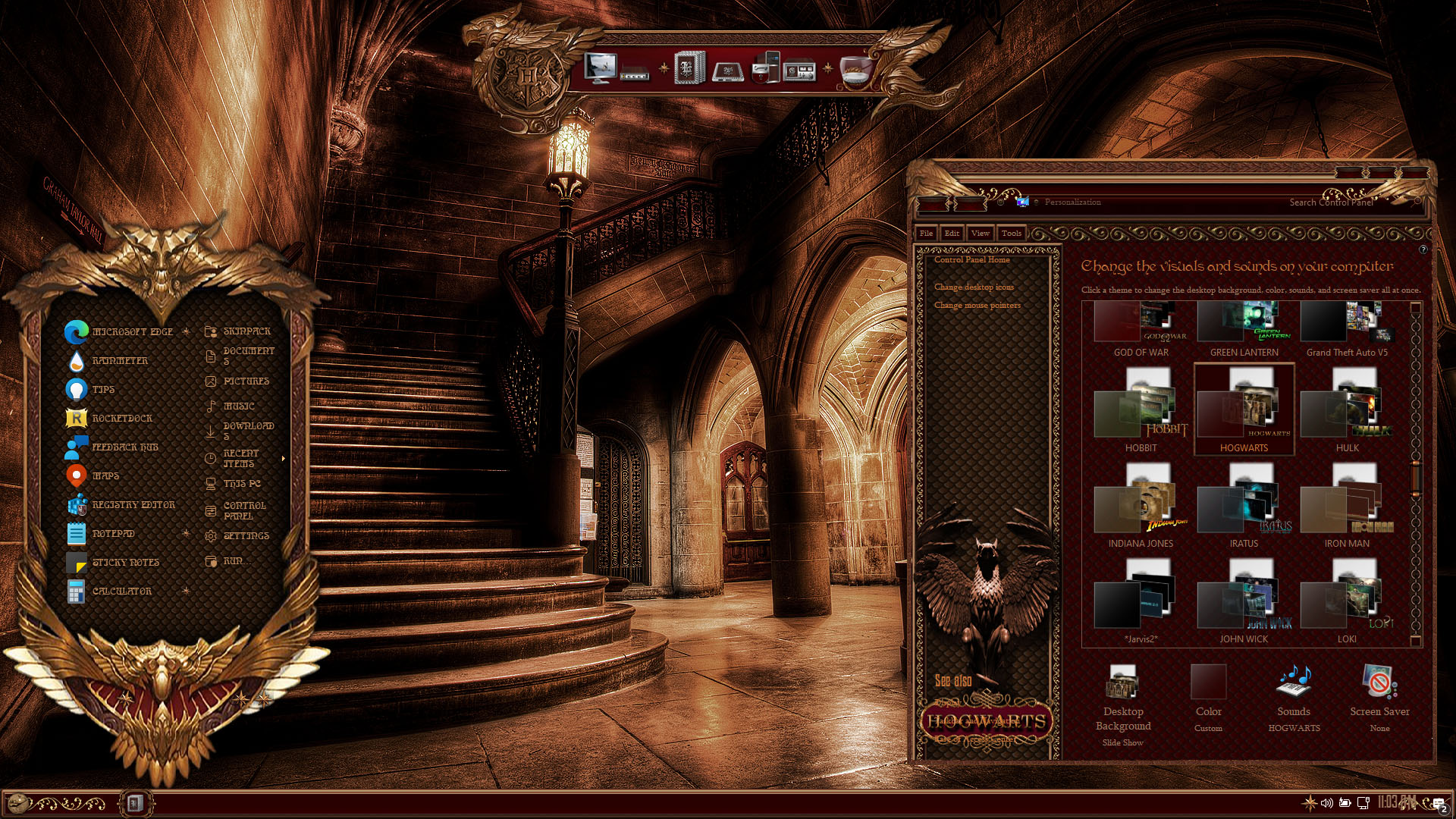Open the Registry Editor entry

point(133,505)
